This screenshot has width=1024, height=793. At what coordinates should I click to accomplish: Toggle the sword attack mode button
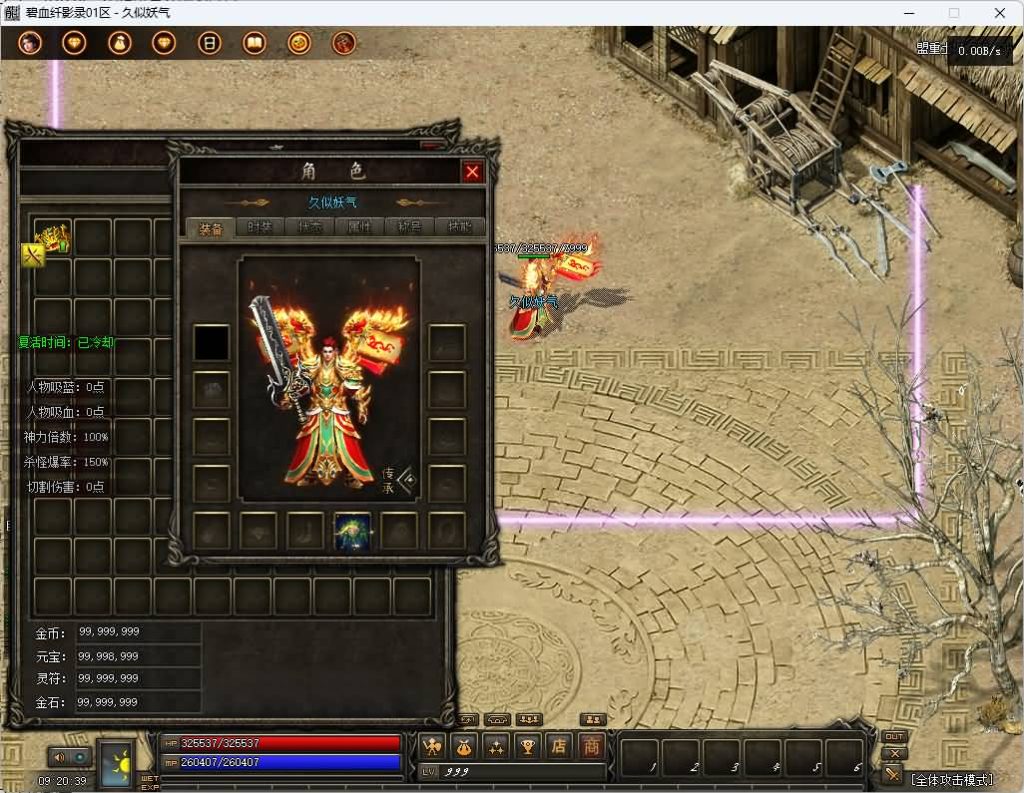[x=892, y=773]
